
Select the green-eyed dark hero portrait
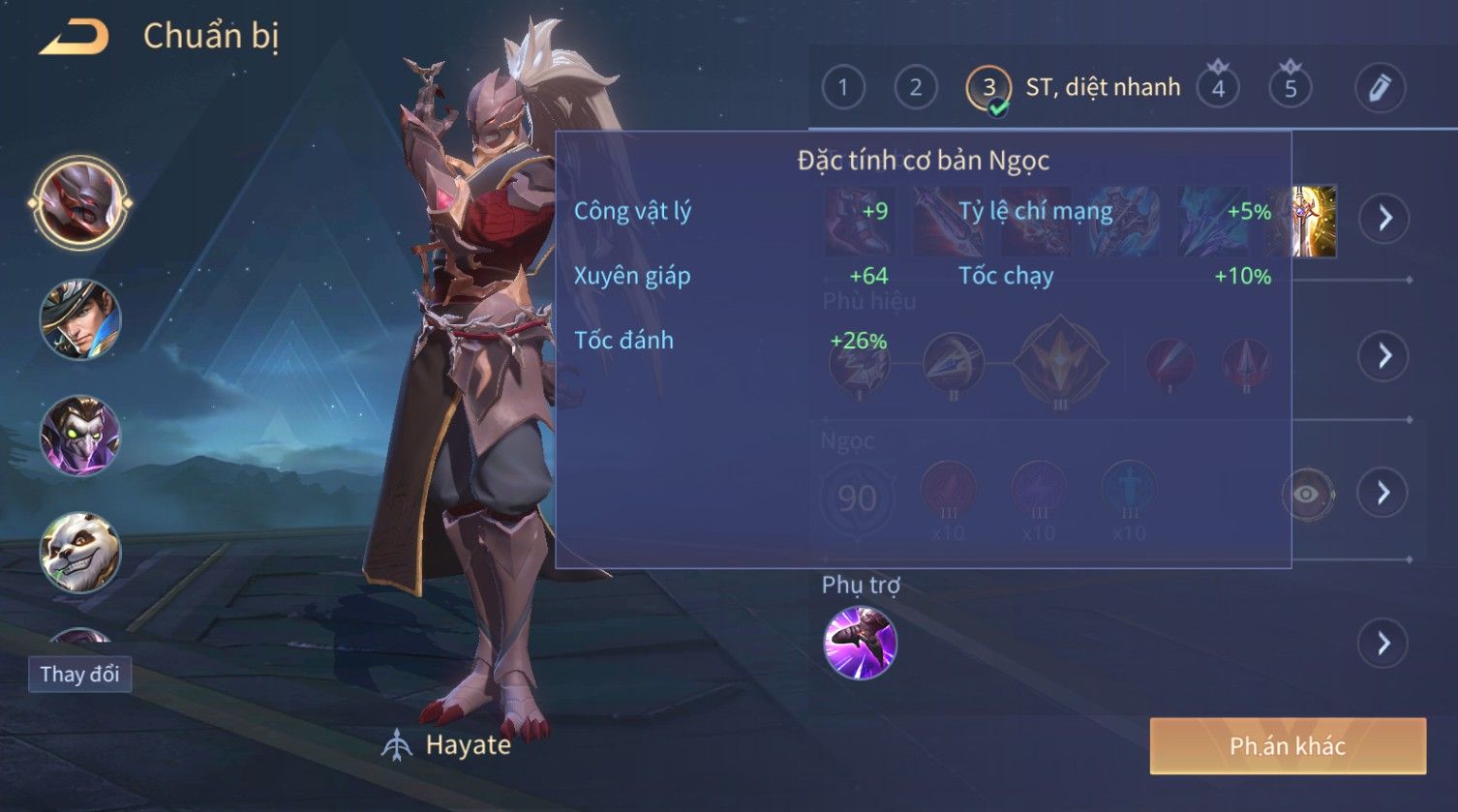click(x=80, y=436)
